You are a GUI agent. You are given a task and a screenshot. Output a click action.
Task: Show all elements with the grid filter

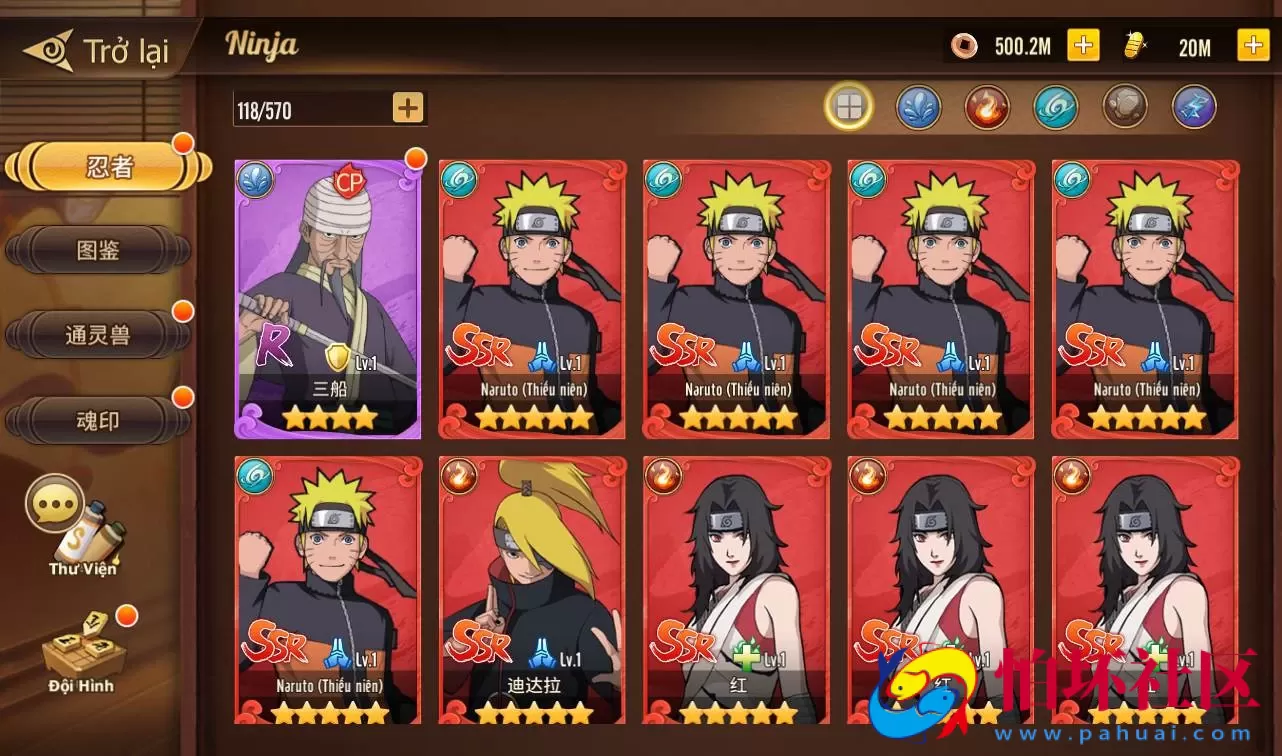[849, 107]
